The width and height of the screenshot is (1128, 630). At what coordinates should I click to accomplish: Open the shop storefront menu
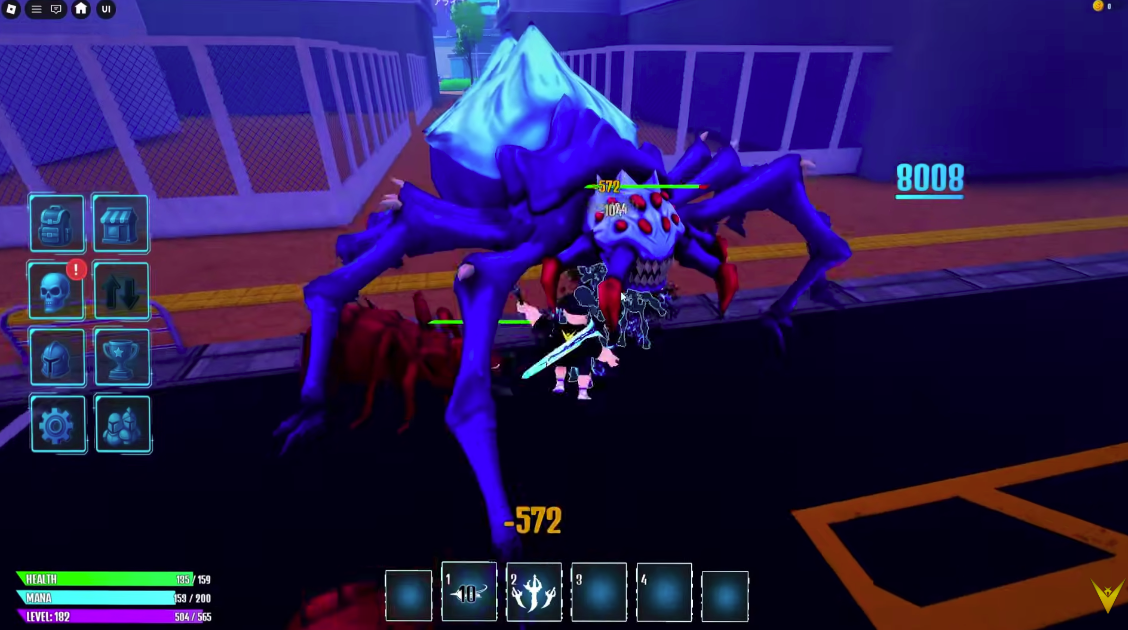point(121,223)
